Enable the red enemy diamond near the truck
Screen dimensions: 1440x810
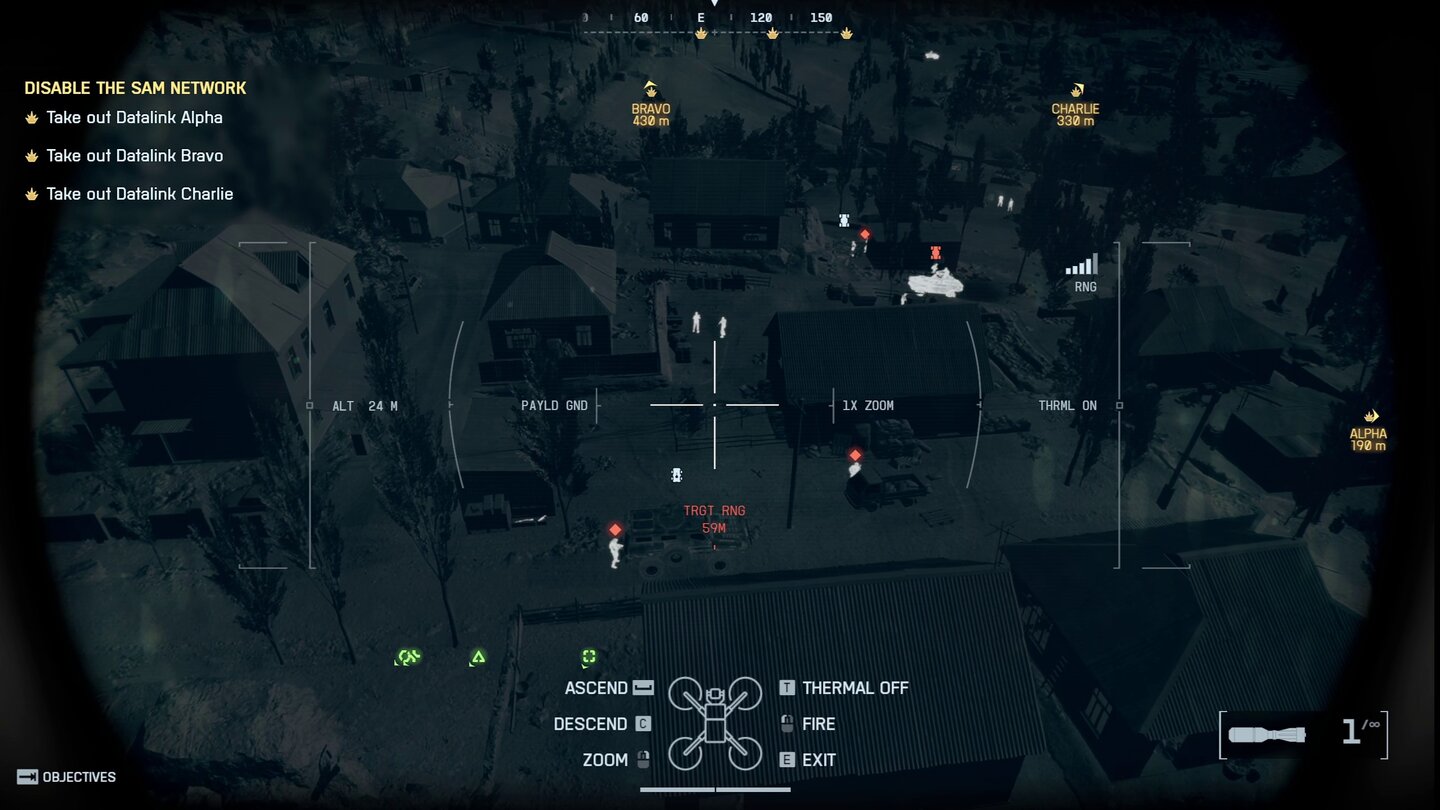coord(855,455)
